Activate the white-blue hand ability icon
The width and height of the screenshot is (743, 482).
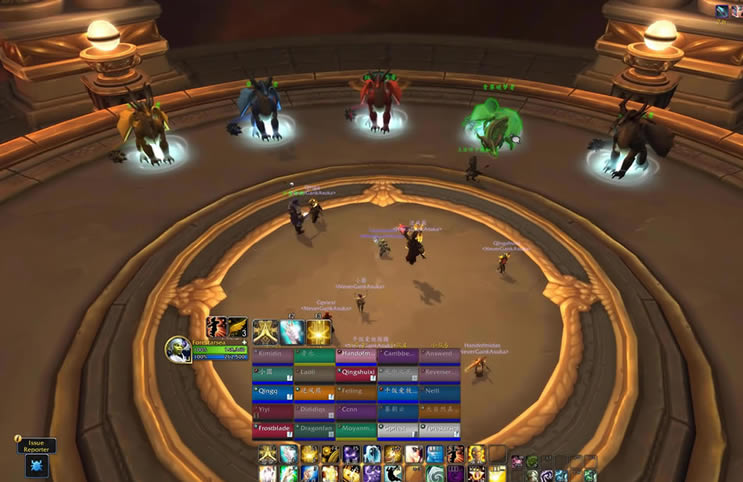(292, 333)
